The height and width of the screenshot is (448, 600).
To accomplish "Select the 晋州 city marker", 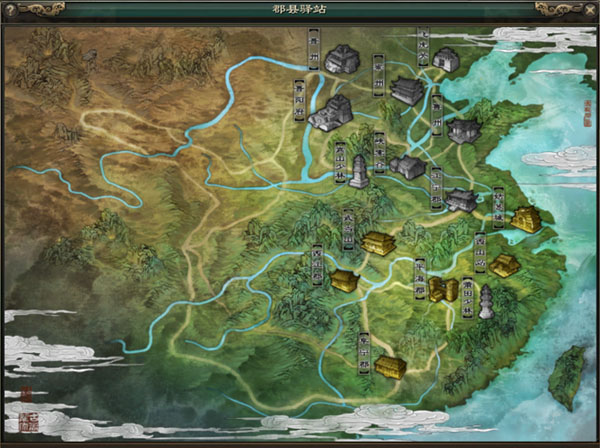I will pos(342,58).
